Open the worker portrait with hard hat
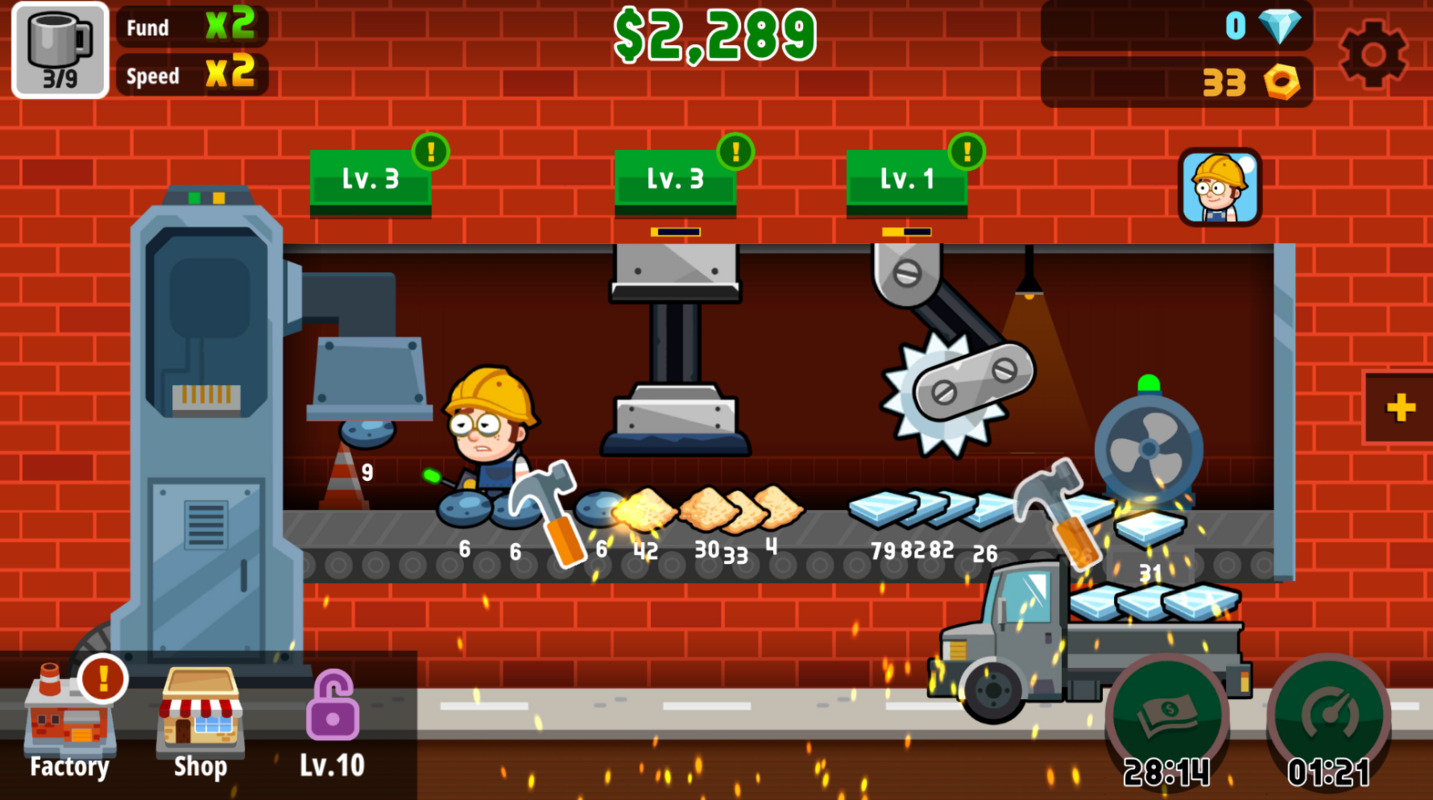 pos(1219,187)
